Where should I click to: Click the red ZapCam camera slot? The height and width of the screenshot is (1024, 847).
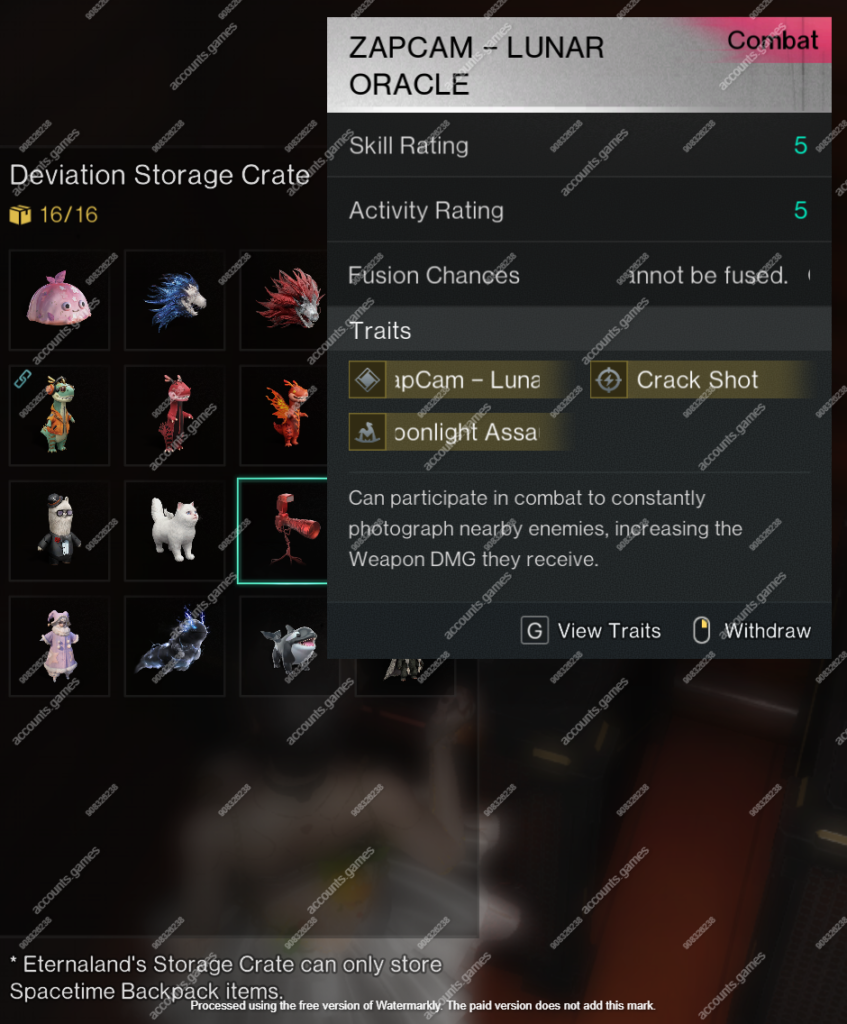click(289, 530)
